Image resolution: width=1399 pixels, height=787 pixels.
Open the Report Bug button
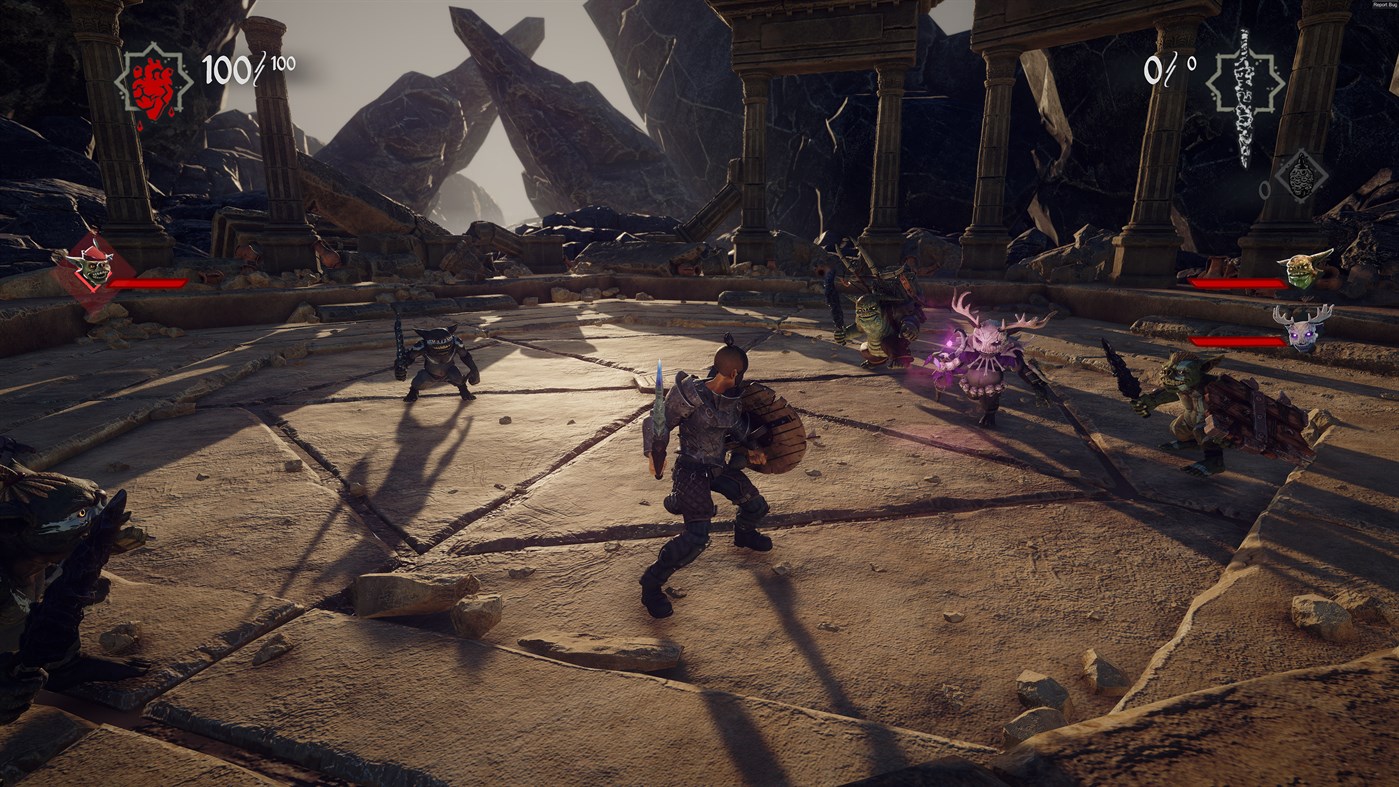point(1384,5)
